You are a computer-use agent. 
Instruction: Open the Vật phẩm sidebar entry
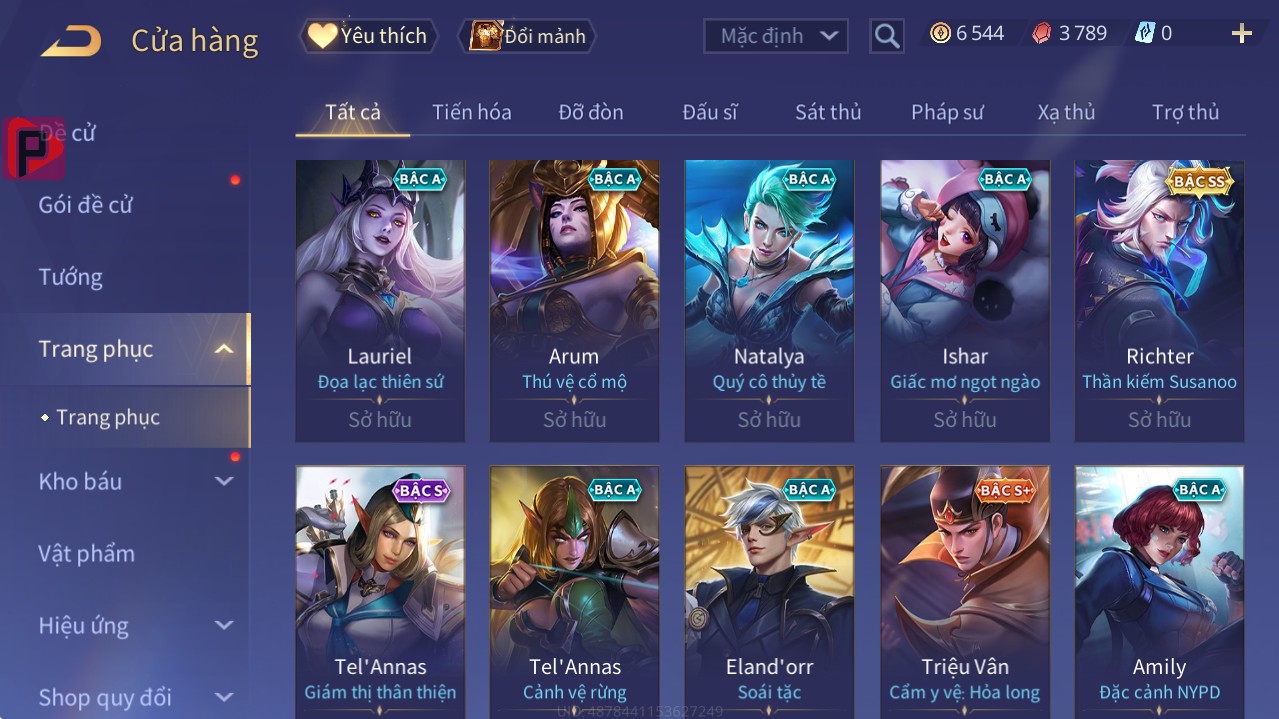86,553
